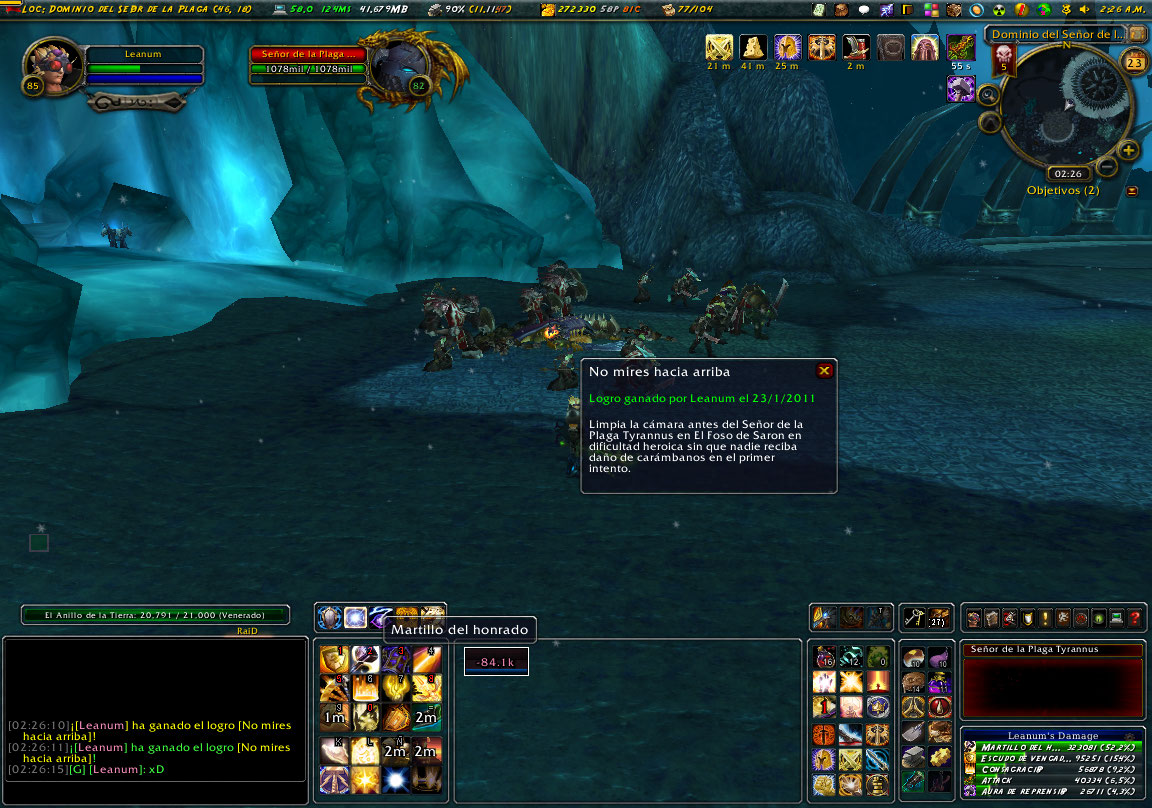Click the yellow exclamation mark micro button

click(x=1045, y=618)
